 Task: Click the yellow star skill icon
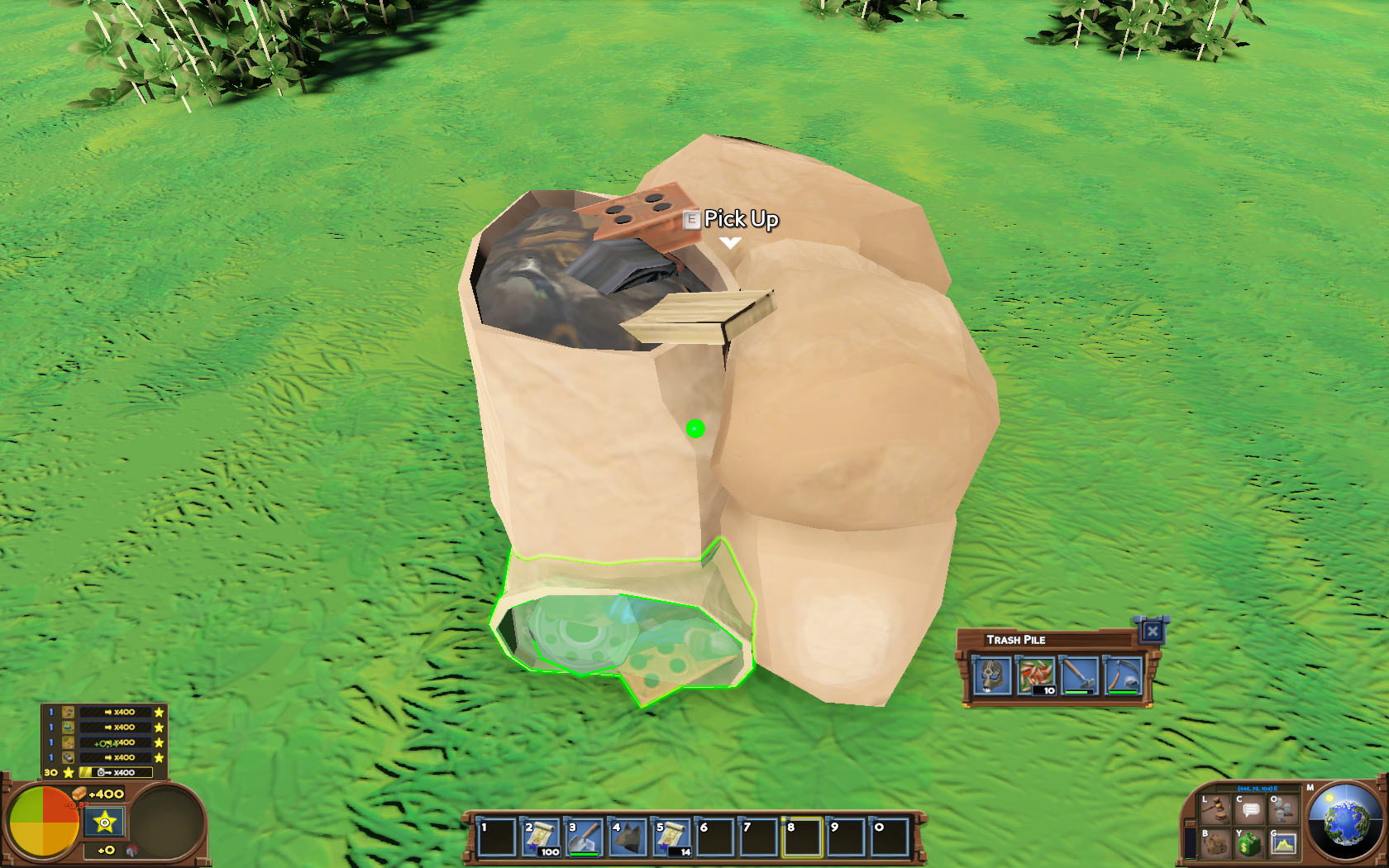(x=105, y=823)
